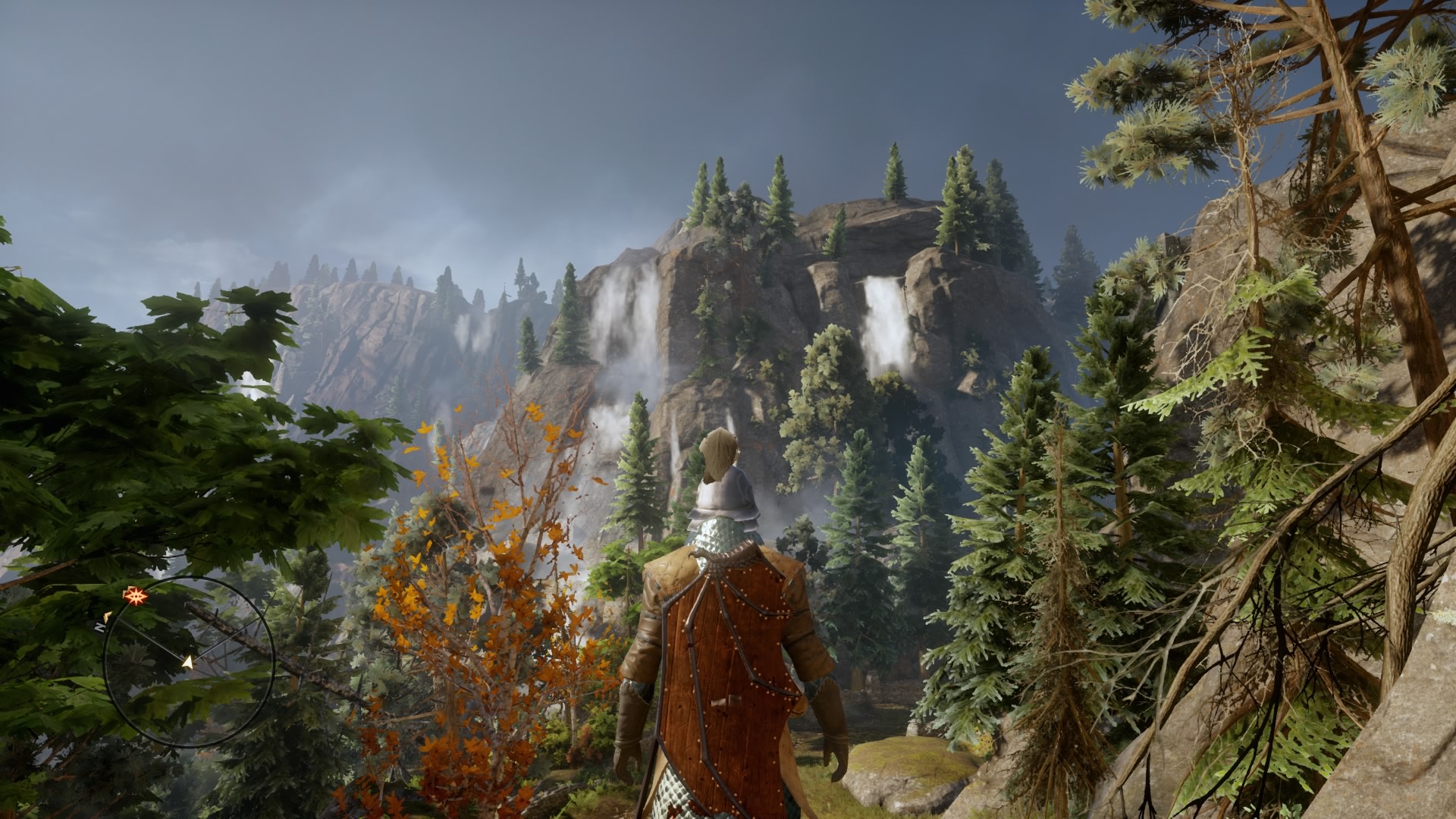Select the red quest marker on the compass
This screenshot has height=819, width=1456.
point(136,595)
